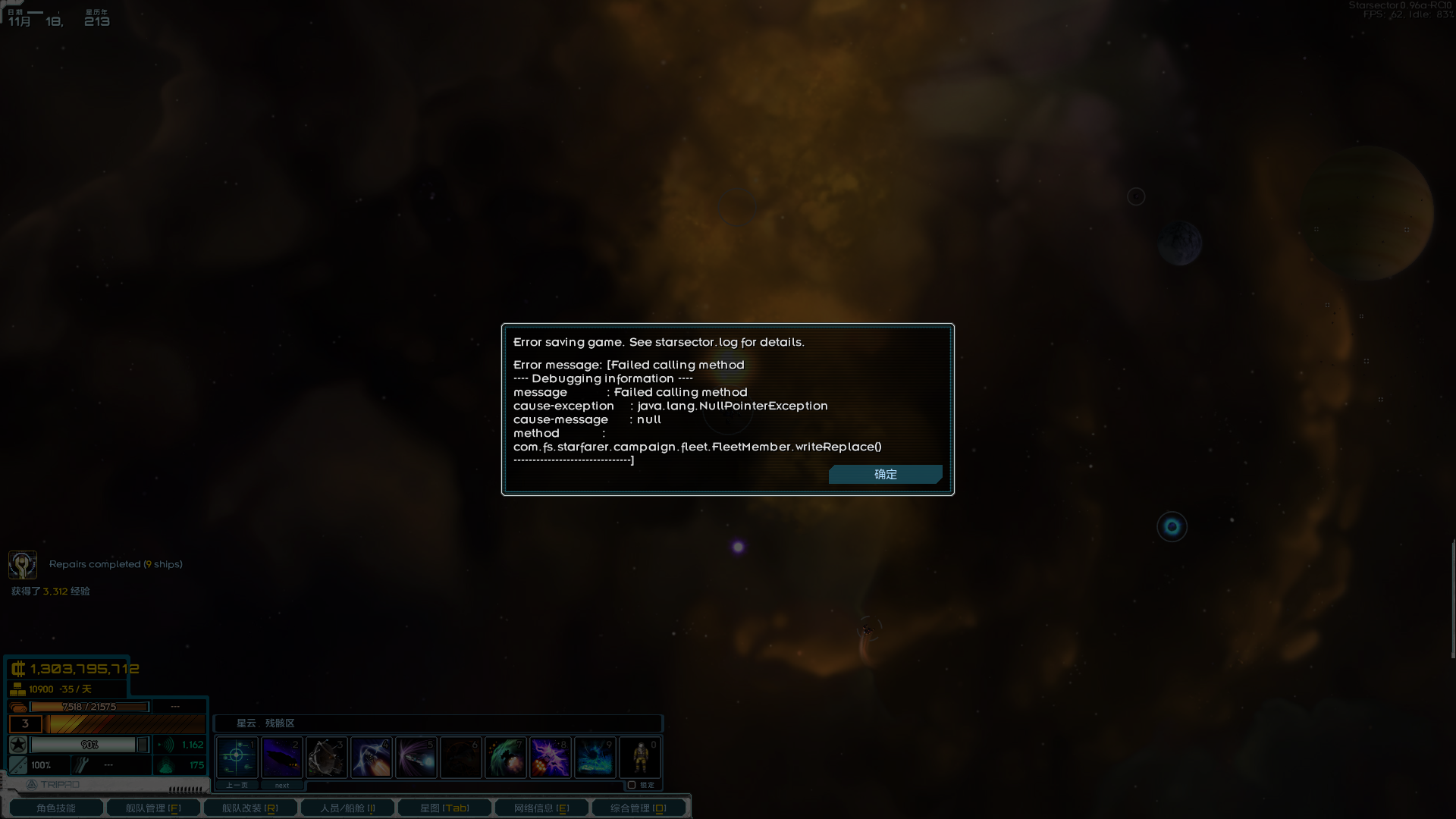
Task: Activate the active sensor burst ability
Action: tap(236, 757)
